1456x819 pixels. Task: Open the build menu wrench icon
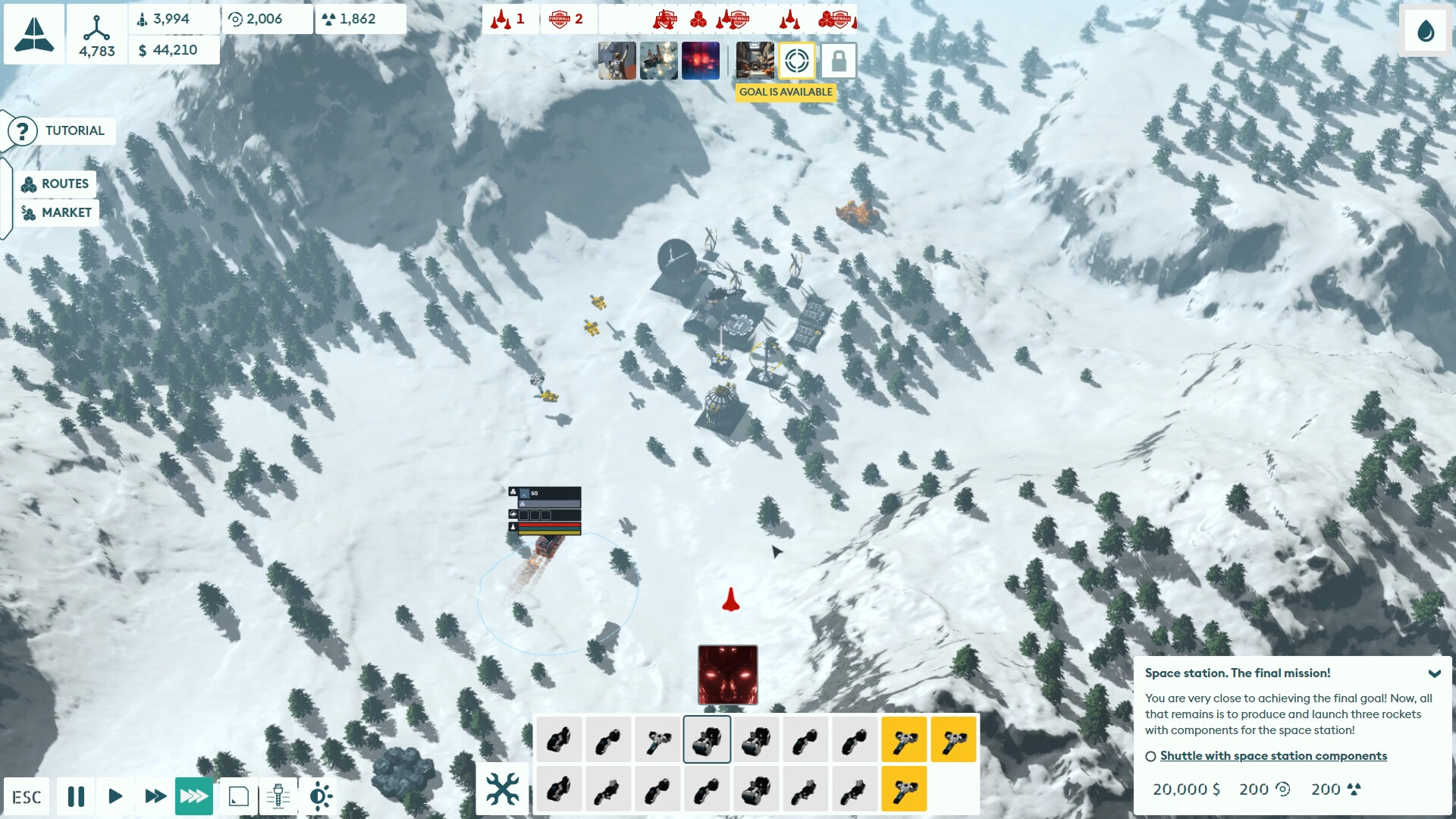(504, 789)
